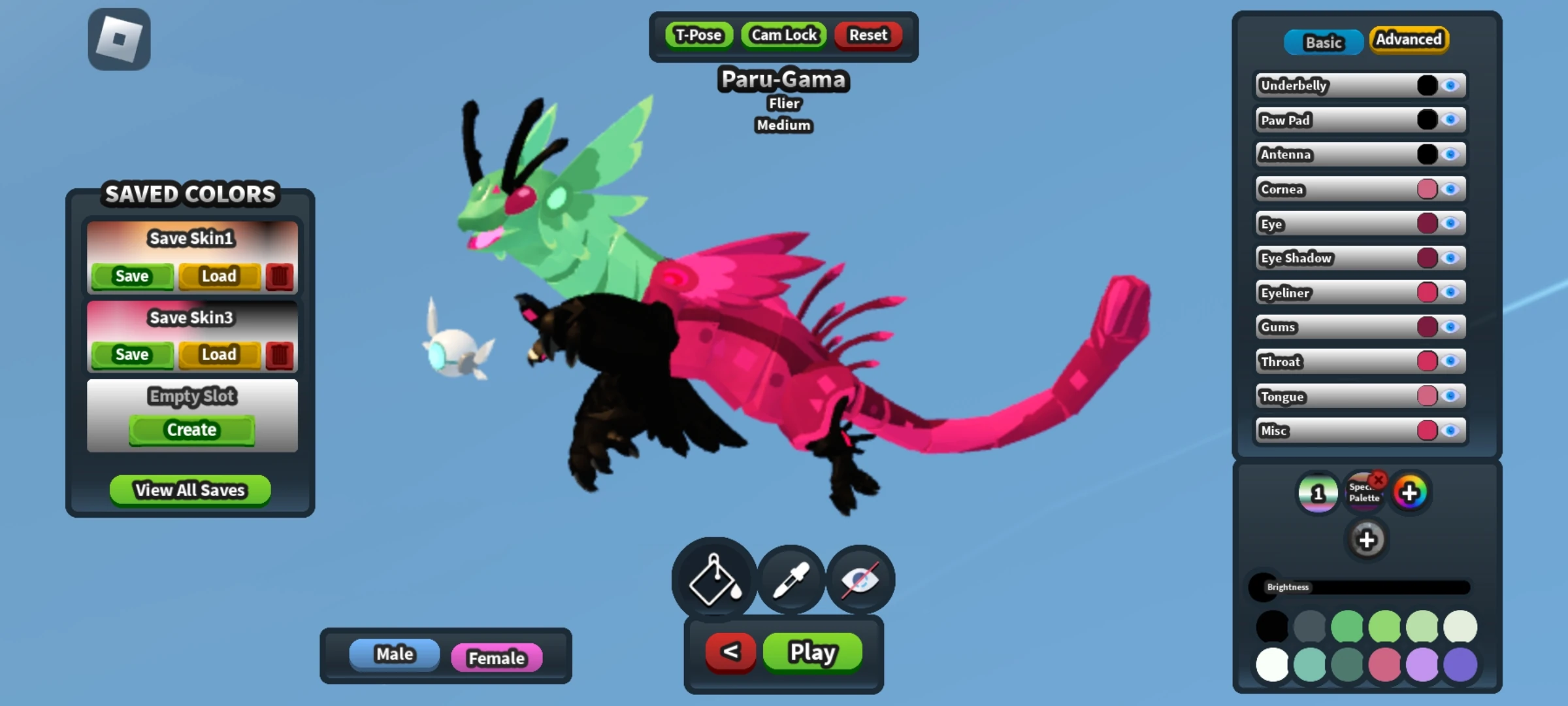
Task: Select the Male gender option
Action: [393, 653]
